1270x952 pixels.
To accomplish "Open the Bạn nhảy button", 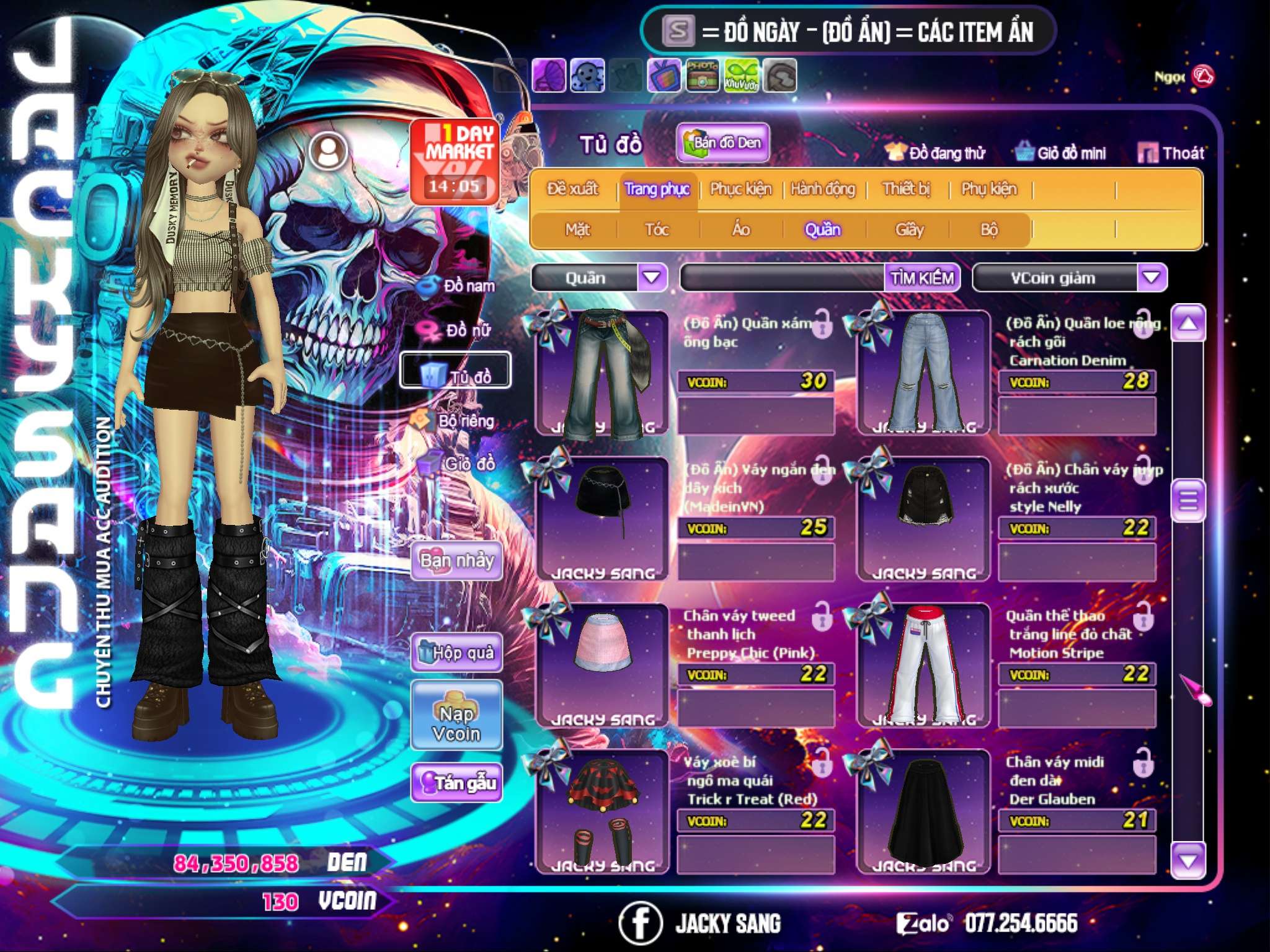I will click(457, 561).
